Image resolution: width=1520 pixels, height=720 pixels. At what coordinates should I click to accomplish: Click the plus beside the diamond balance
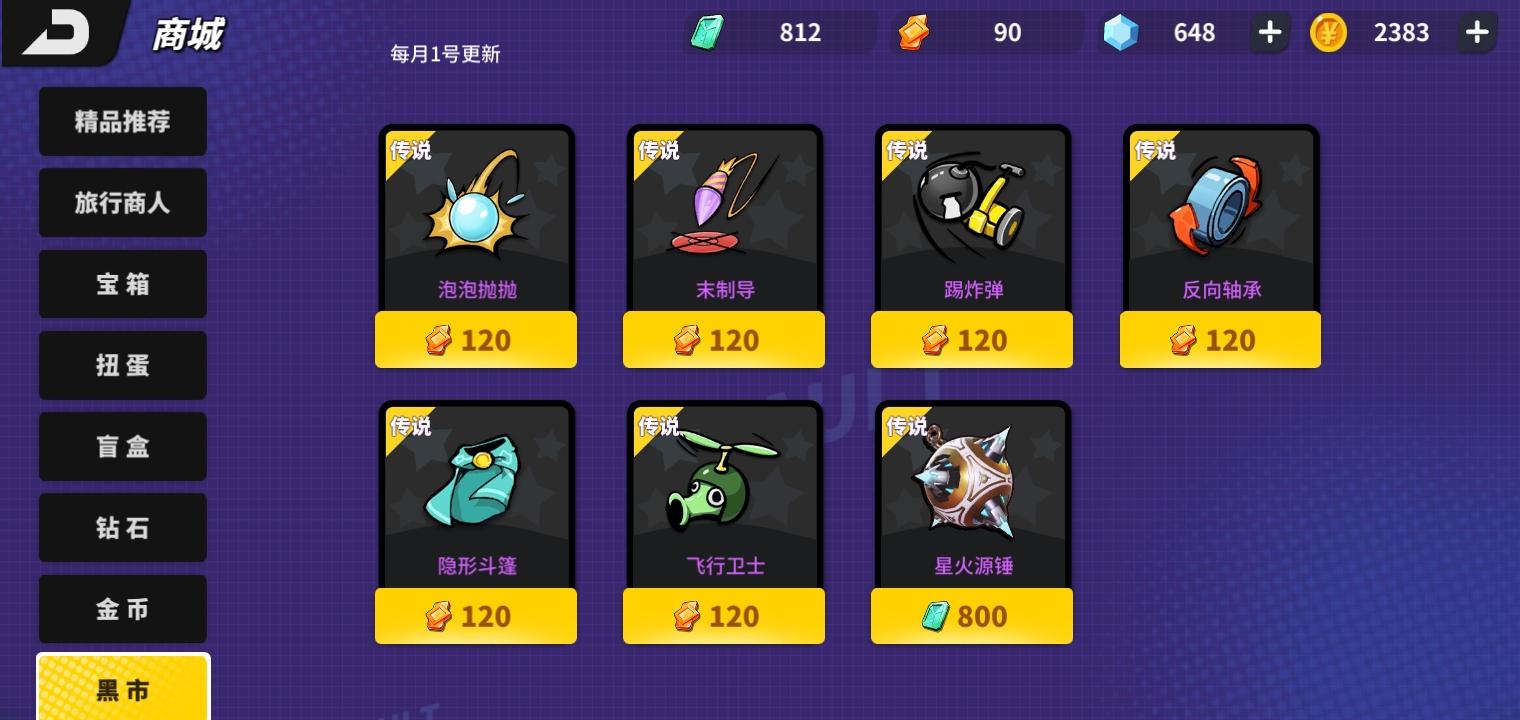coord(1269,32)
